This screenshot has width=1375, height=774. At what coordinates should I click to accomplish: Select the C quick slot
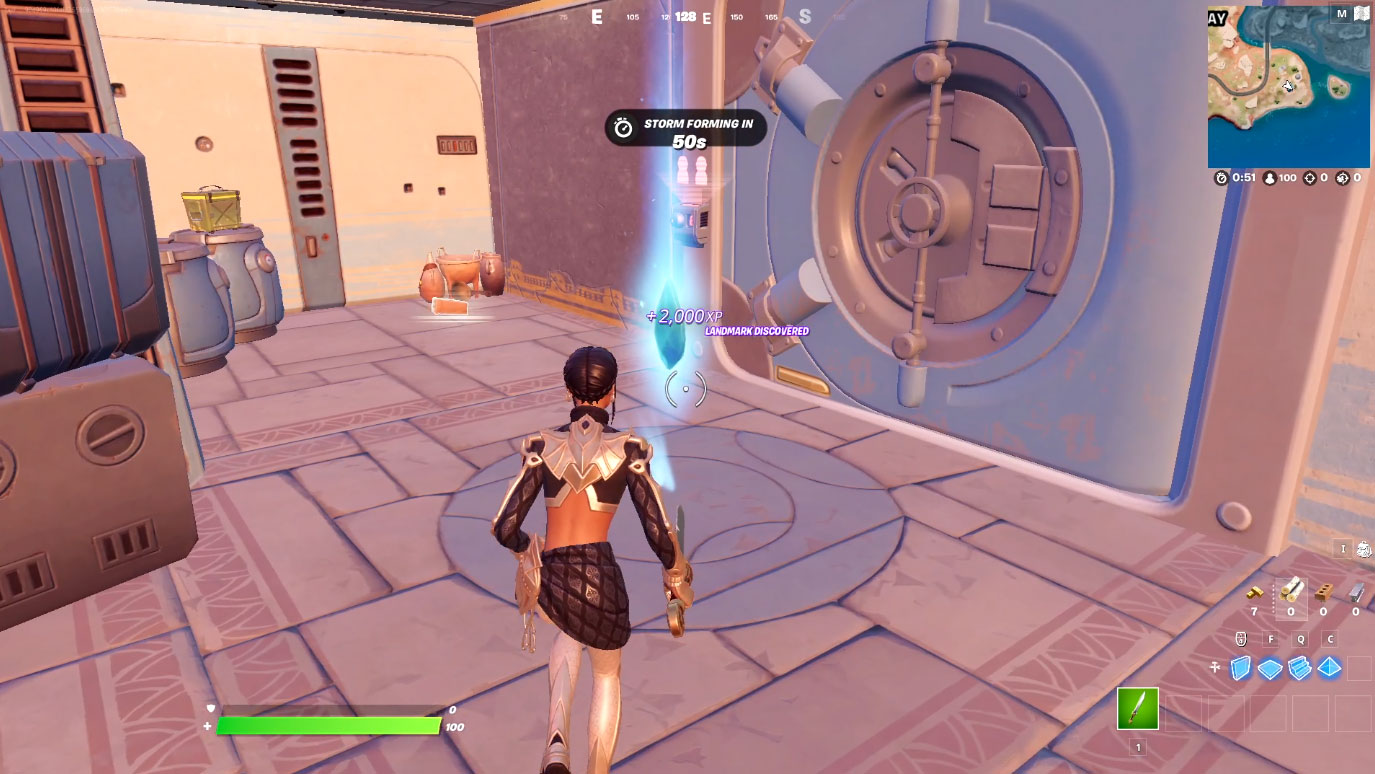point(1330,639)
